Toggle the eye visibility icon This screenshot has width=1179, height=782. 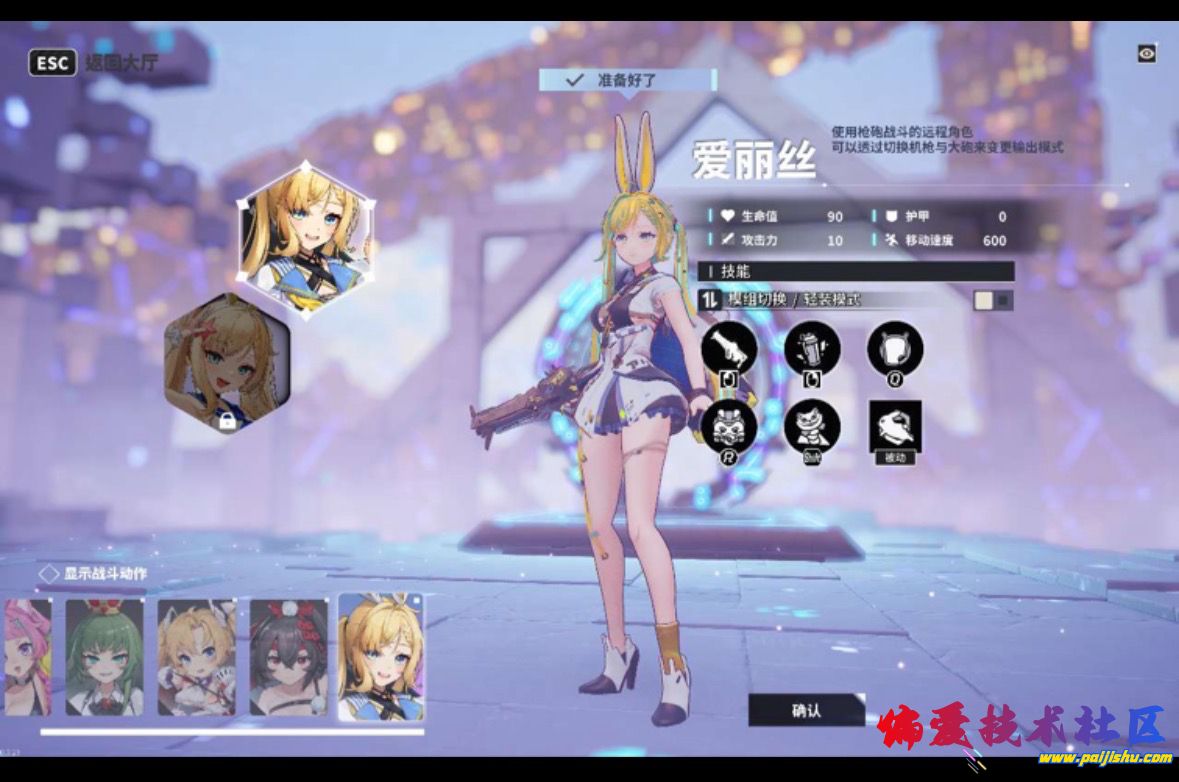click(x=1146, y=54)
